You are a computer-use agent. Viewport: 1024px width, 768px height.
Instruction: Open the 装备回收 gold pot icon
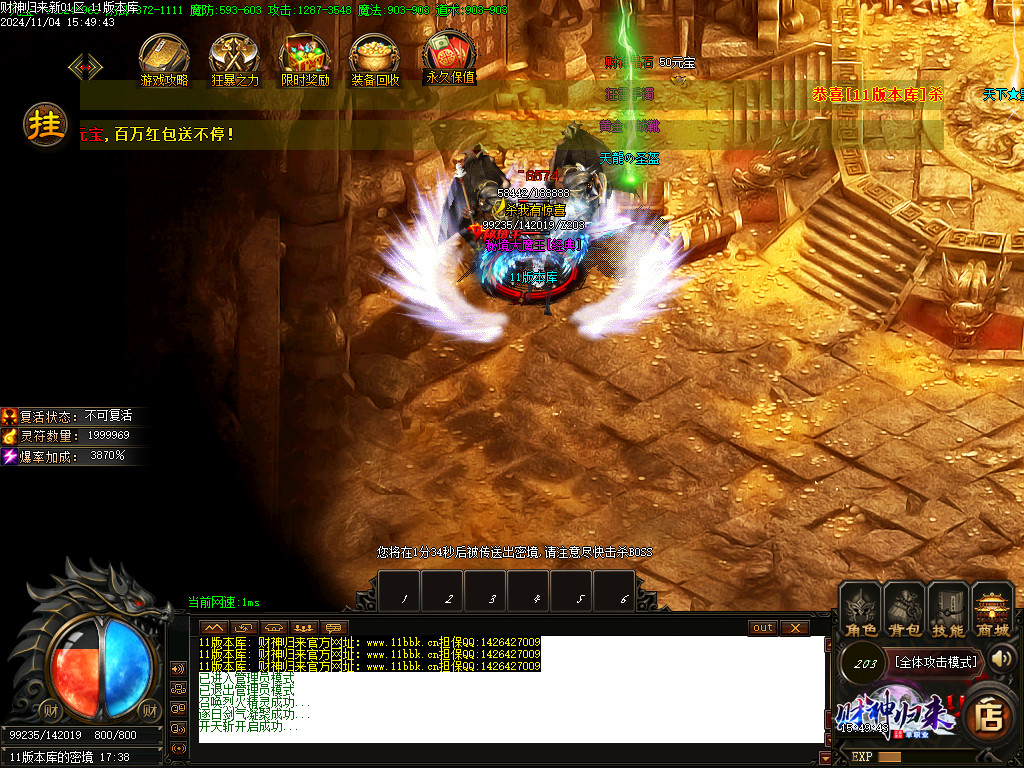[x=376, y=58]
